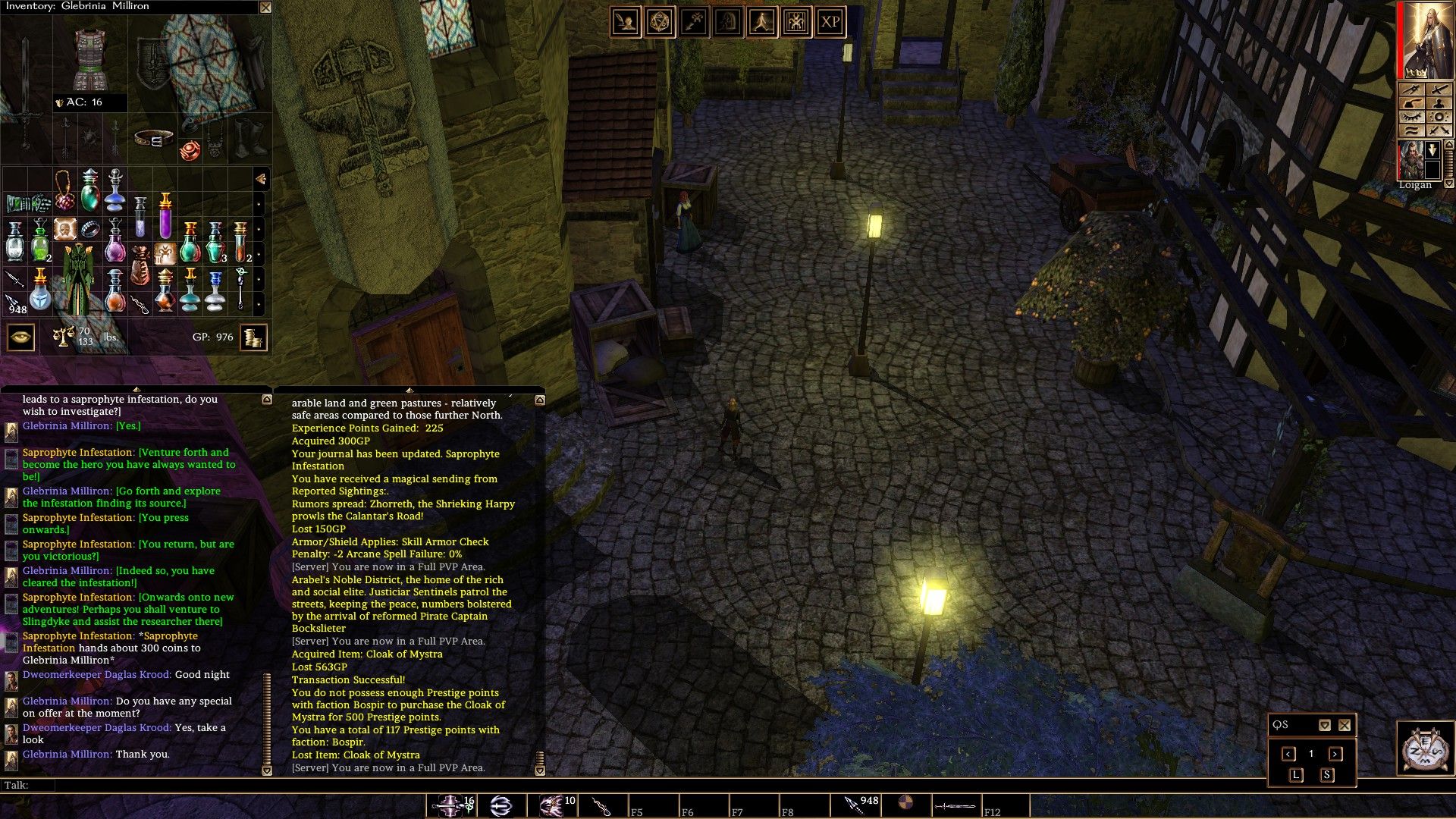This screenshot has width=1456, height=819.
Task: Toggle the eye examine button in inventory
Action: pyautogui.click(x=20, y=337)
